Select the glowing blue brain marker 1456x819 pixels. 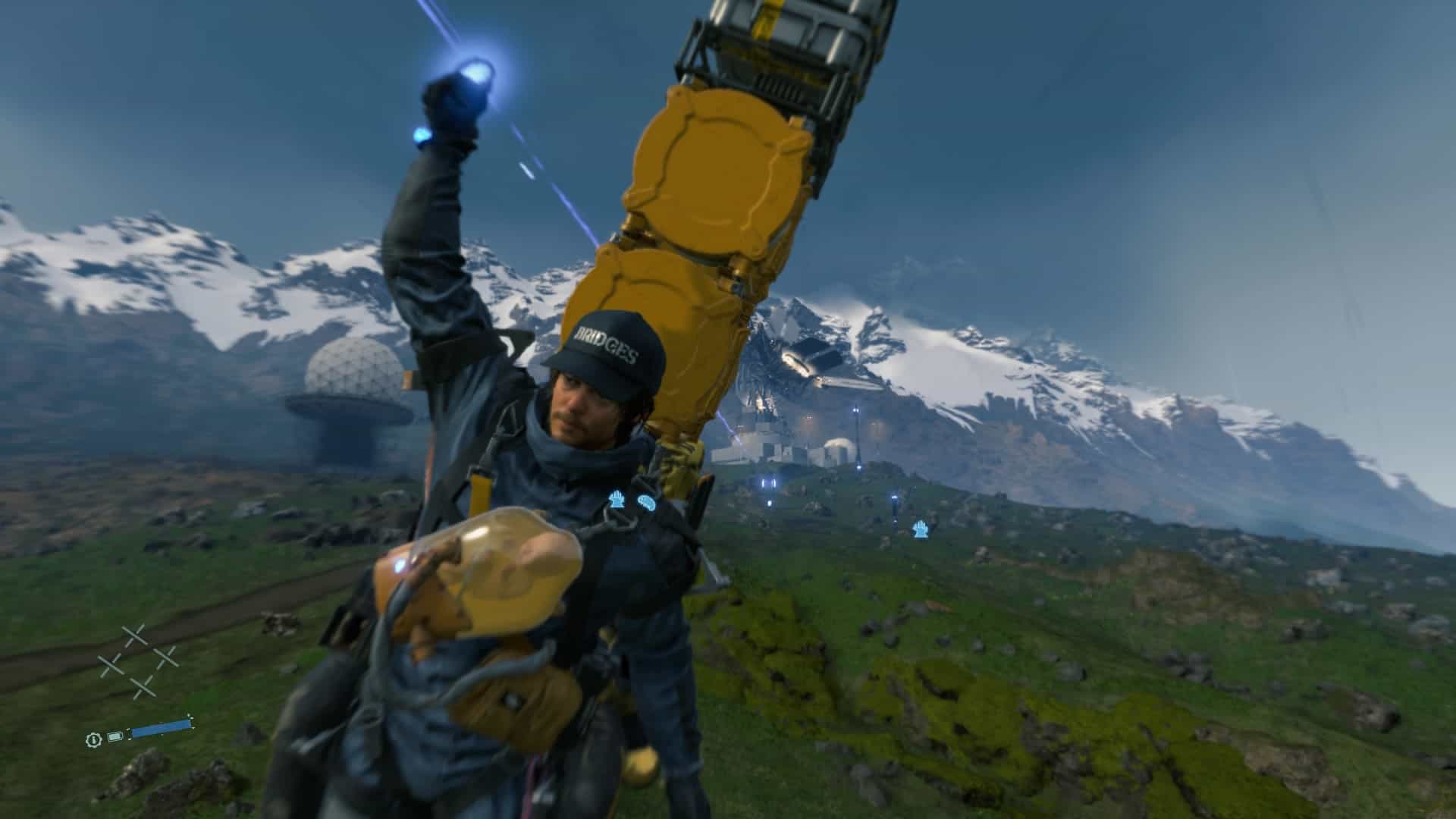645,503
